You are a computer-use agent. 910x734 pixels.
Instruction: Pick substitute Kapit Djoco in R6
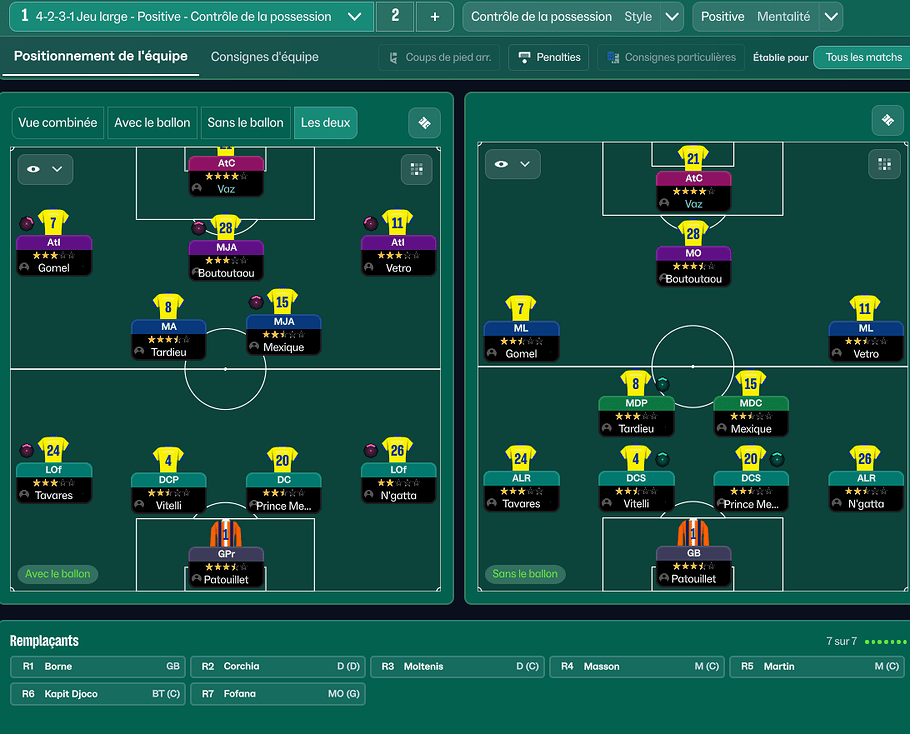tap(98, 693)
